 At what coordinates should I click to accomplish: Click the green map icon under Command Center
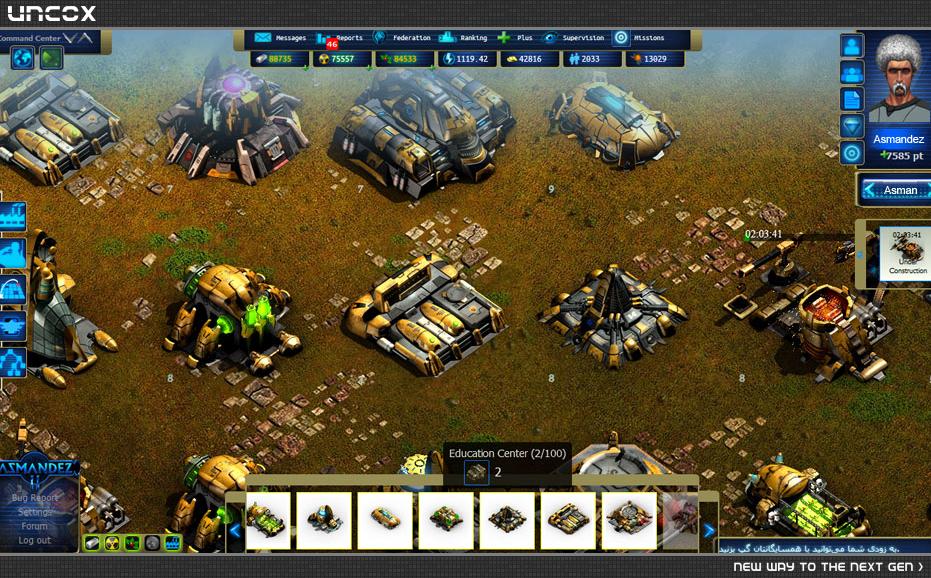pyautogui.click(x=51, y=59)
